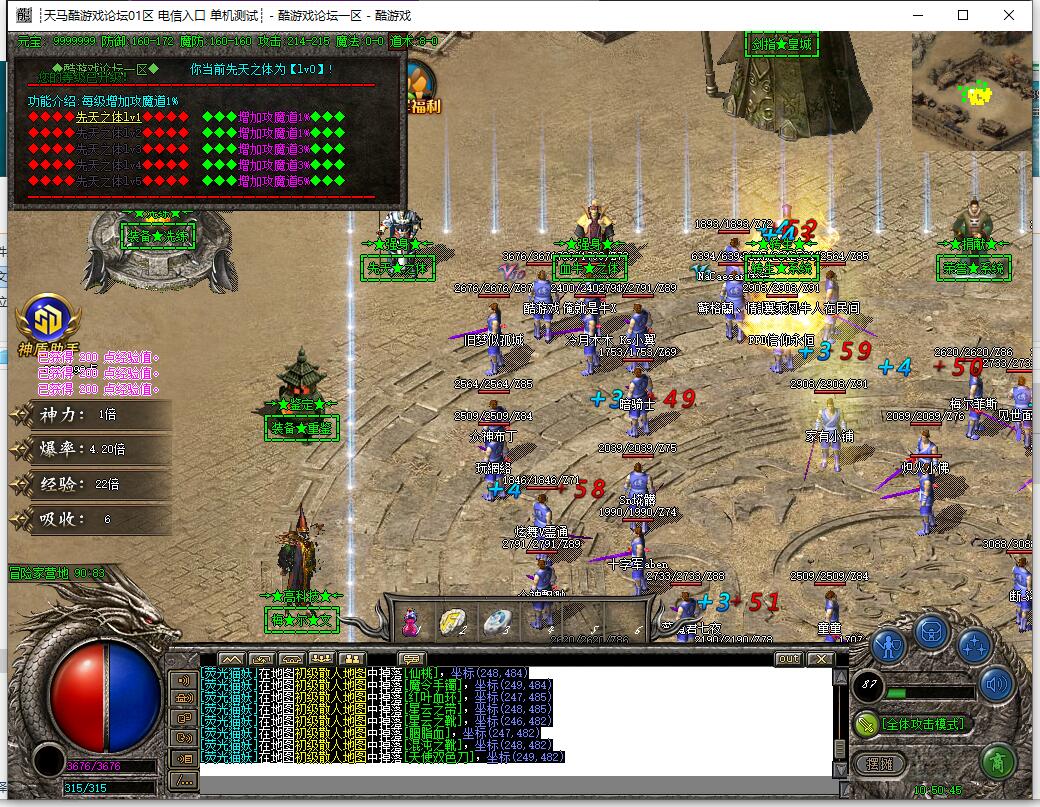This screenshot has width=1040, height=807.
Task: Use the yellow scroll in hotbar slot 2
Action: click(x=454, y=621)
